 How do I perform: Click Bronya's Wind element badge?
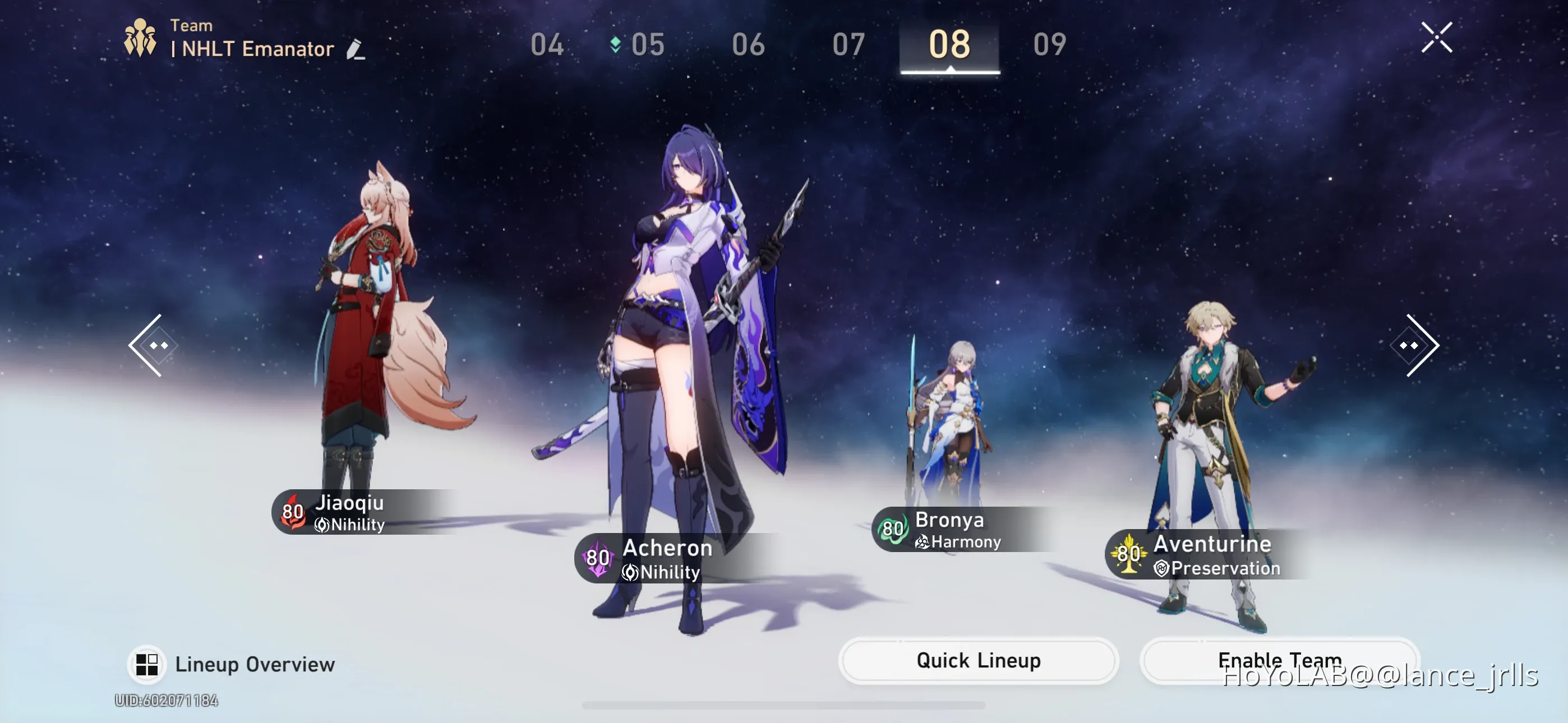pos(893,529)
